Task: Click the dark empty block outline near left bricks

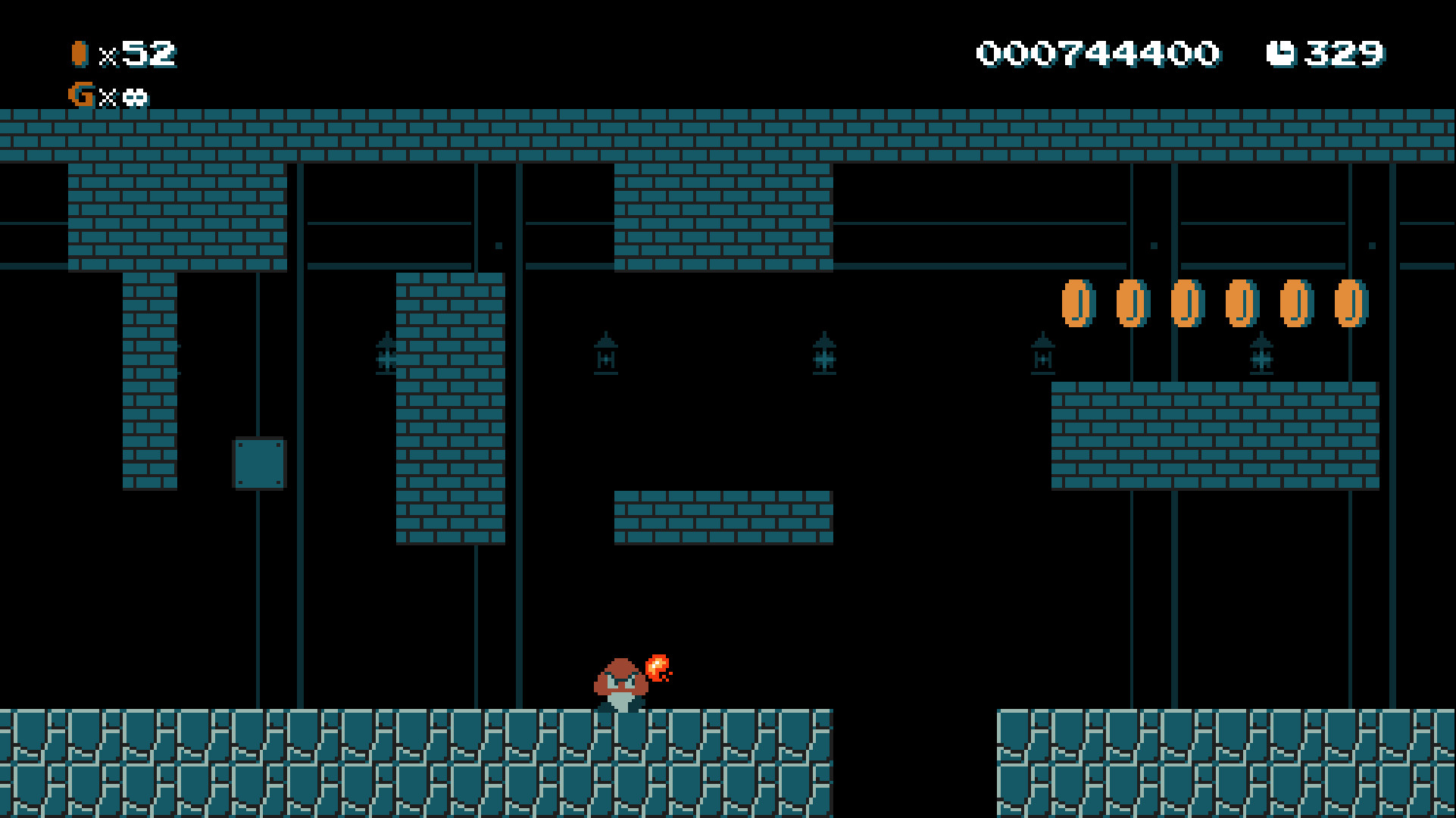Action: [260, 462]
